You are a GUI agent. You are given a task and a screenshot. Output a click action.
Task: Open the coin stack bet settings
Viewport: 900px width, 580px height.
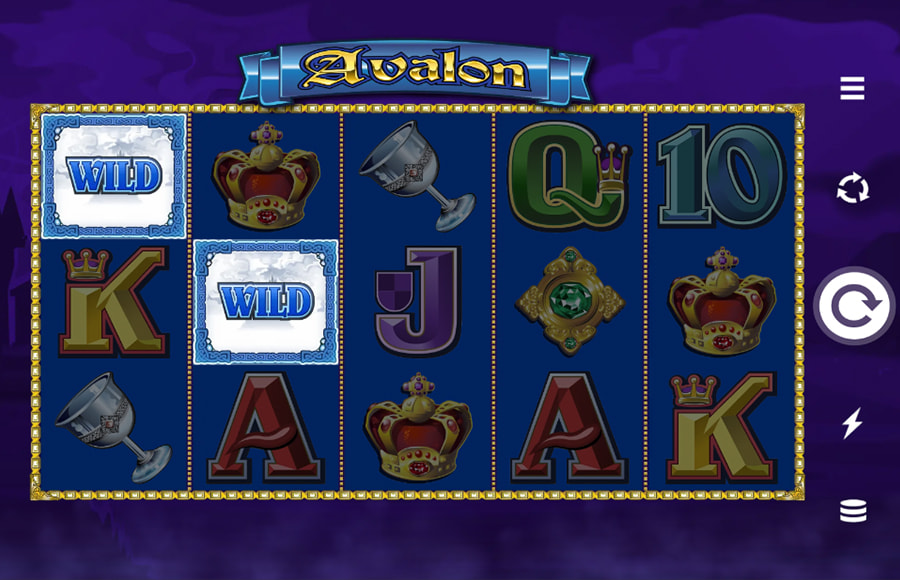click(x=852, y=511)
